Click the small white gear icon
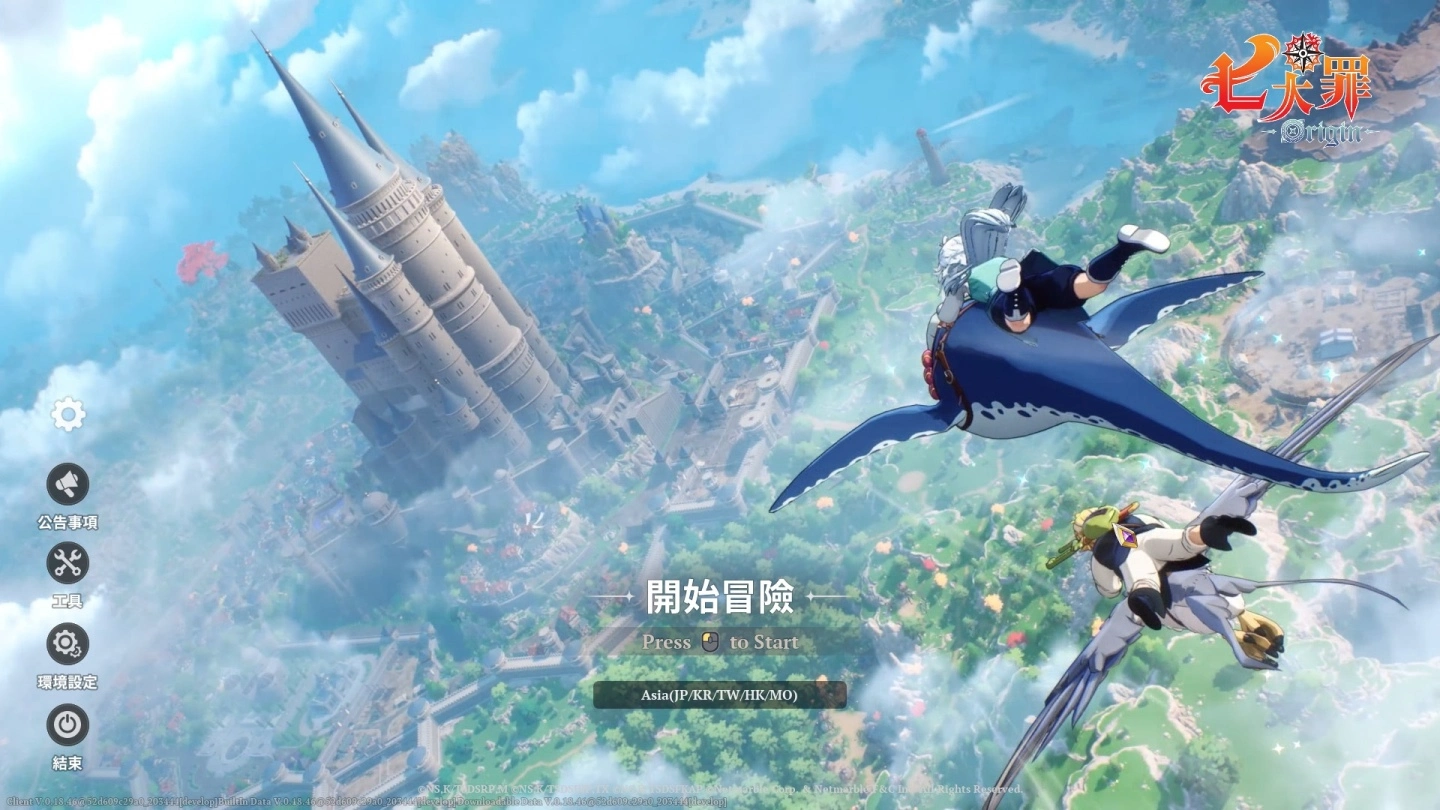1440x810 pixels. 68,414
